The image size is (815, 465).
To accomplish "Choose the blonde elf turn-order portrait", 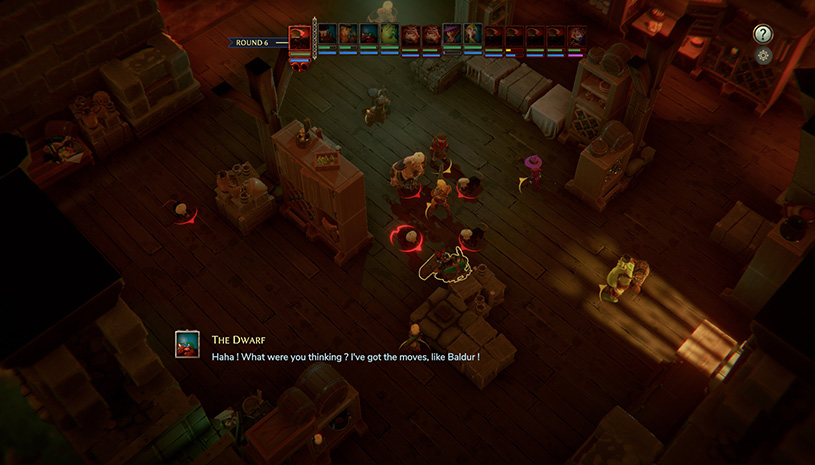I will click(x=473, y=34).
